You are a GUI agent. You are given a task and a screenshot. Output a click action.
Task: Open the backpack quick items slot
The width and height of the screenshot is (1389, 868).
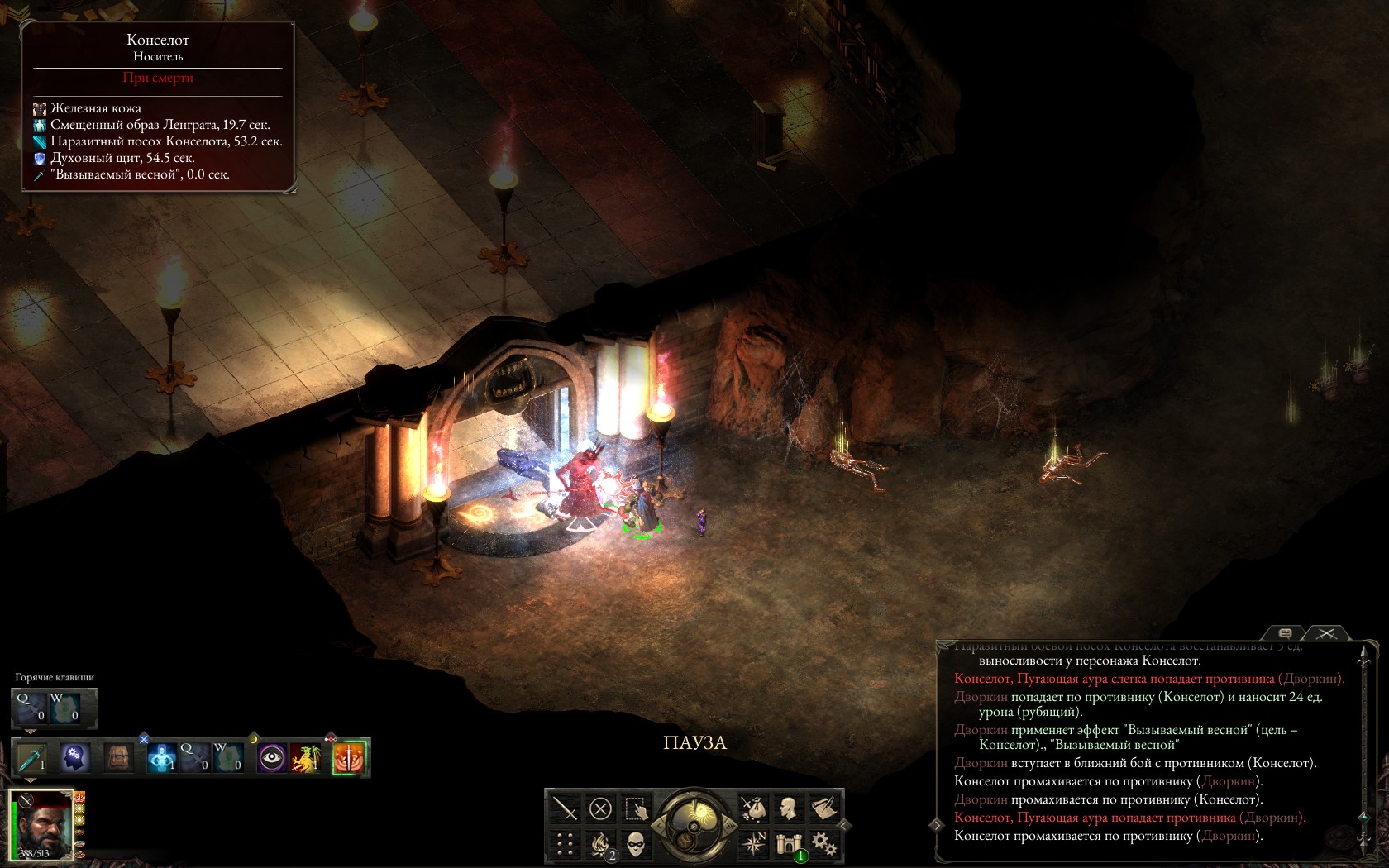coord(118,757)
